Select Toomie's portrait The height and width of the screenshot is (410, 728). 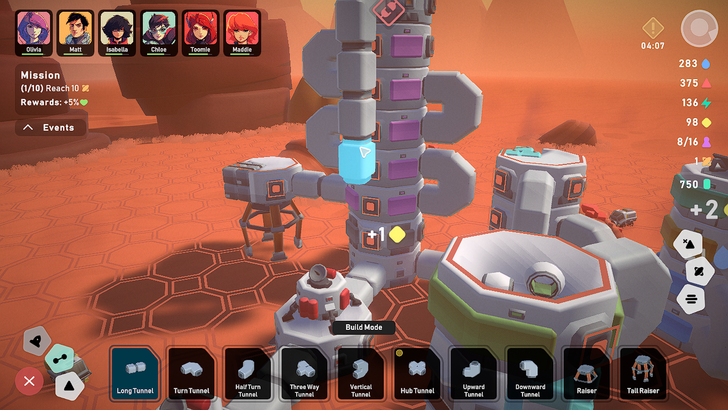[200, 32]
